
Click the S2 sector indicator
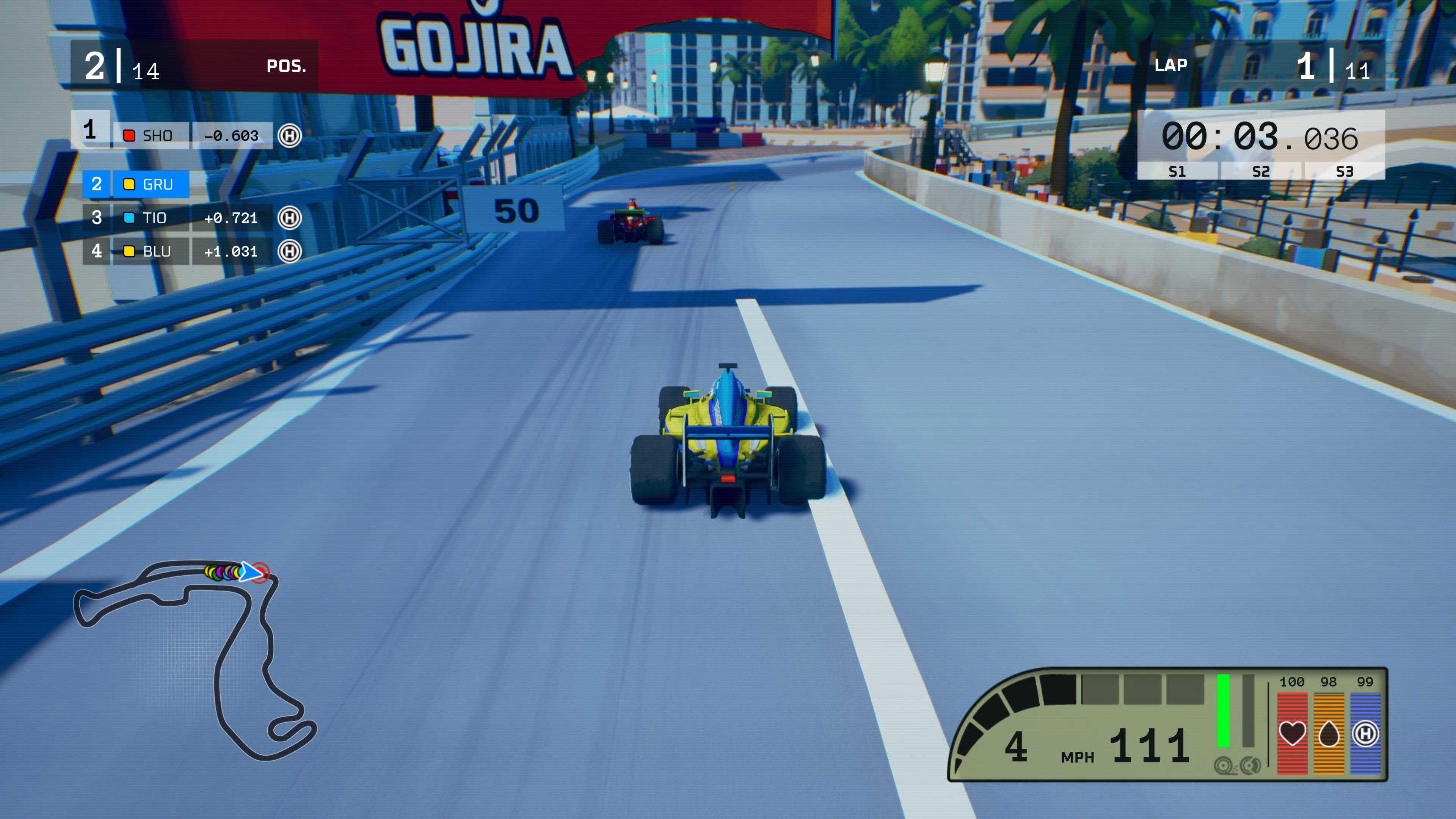click(1261, 171)
